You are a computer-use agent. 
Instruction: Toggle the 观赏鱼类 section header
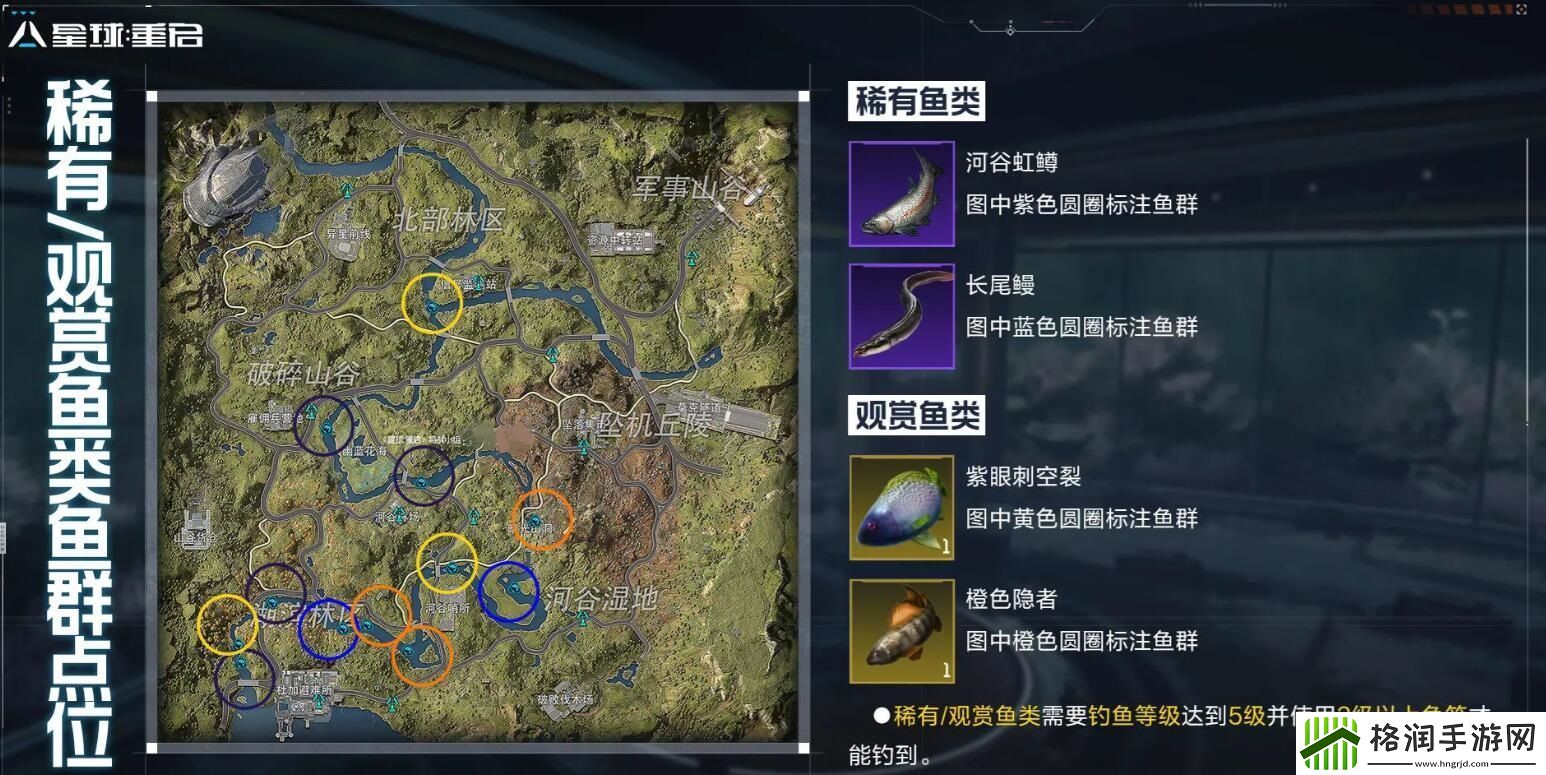918,414
